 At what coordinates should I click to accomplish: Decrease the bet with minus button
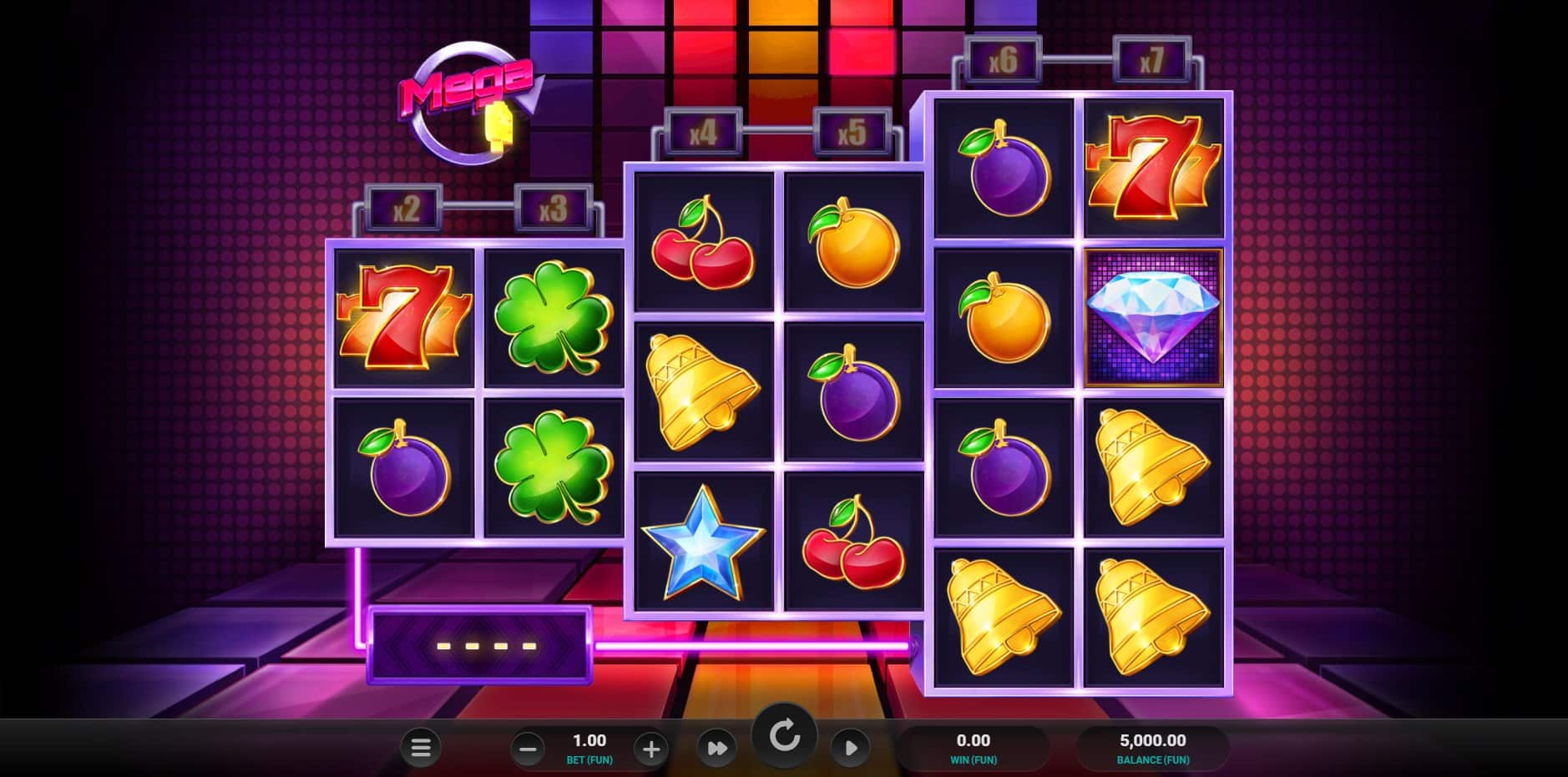(x=528, y=749)
